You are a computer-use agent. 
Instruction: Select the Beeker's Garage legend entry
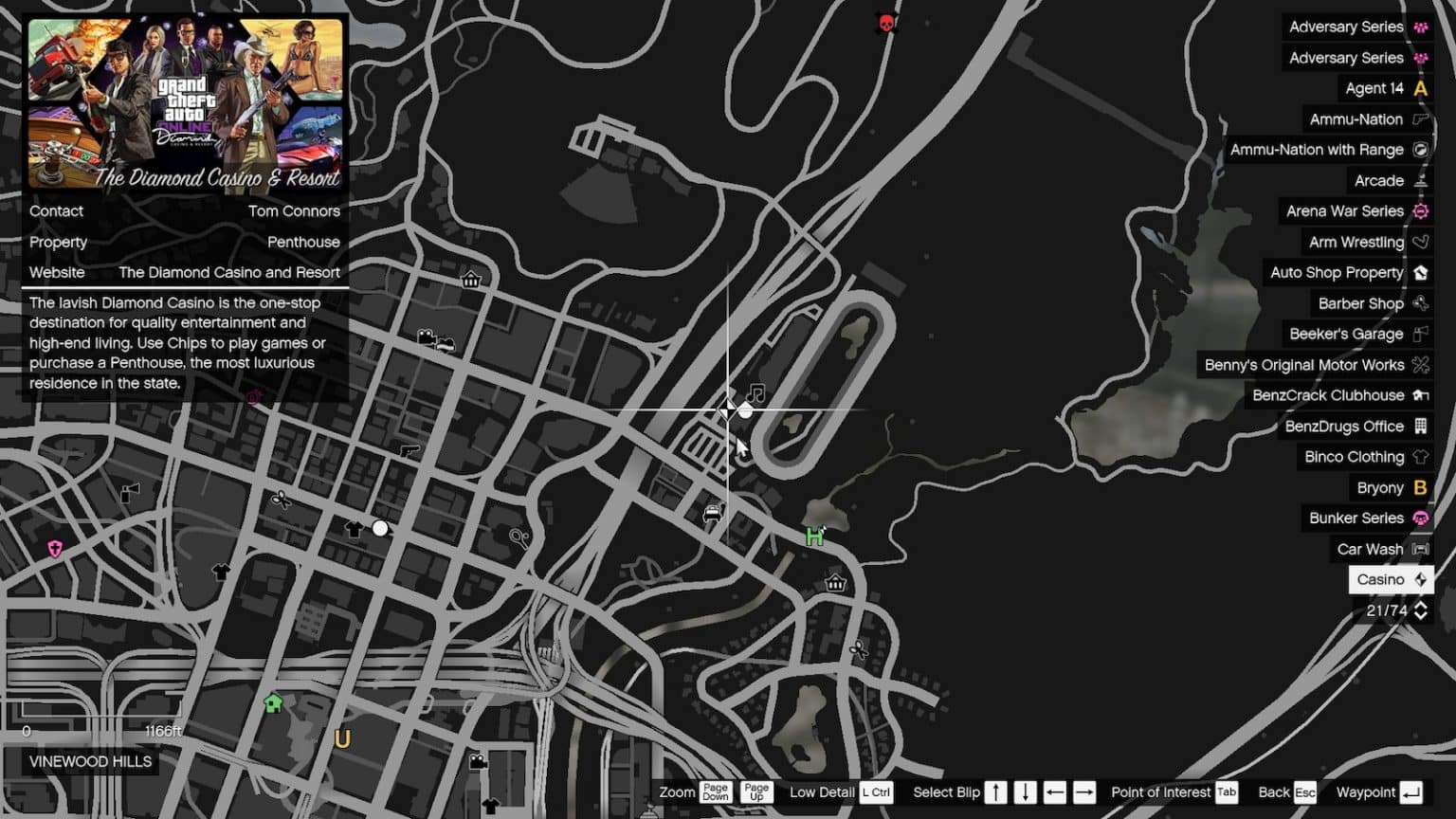pos(1346,334)
